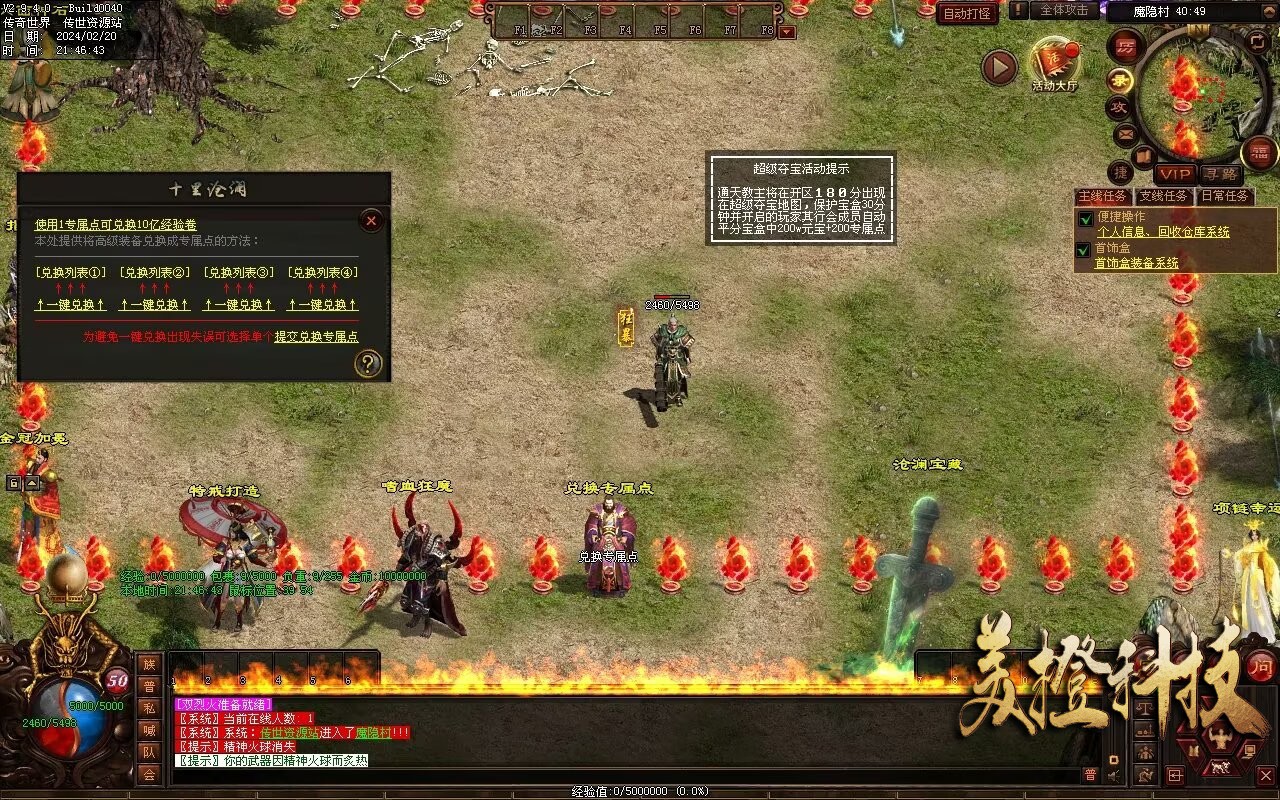Select the 喊 shout chat channel button
This screenshot has width=1280, height=800.
[x=149, y=730]
